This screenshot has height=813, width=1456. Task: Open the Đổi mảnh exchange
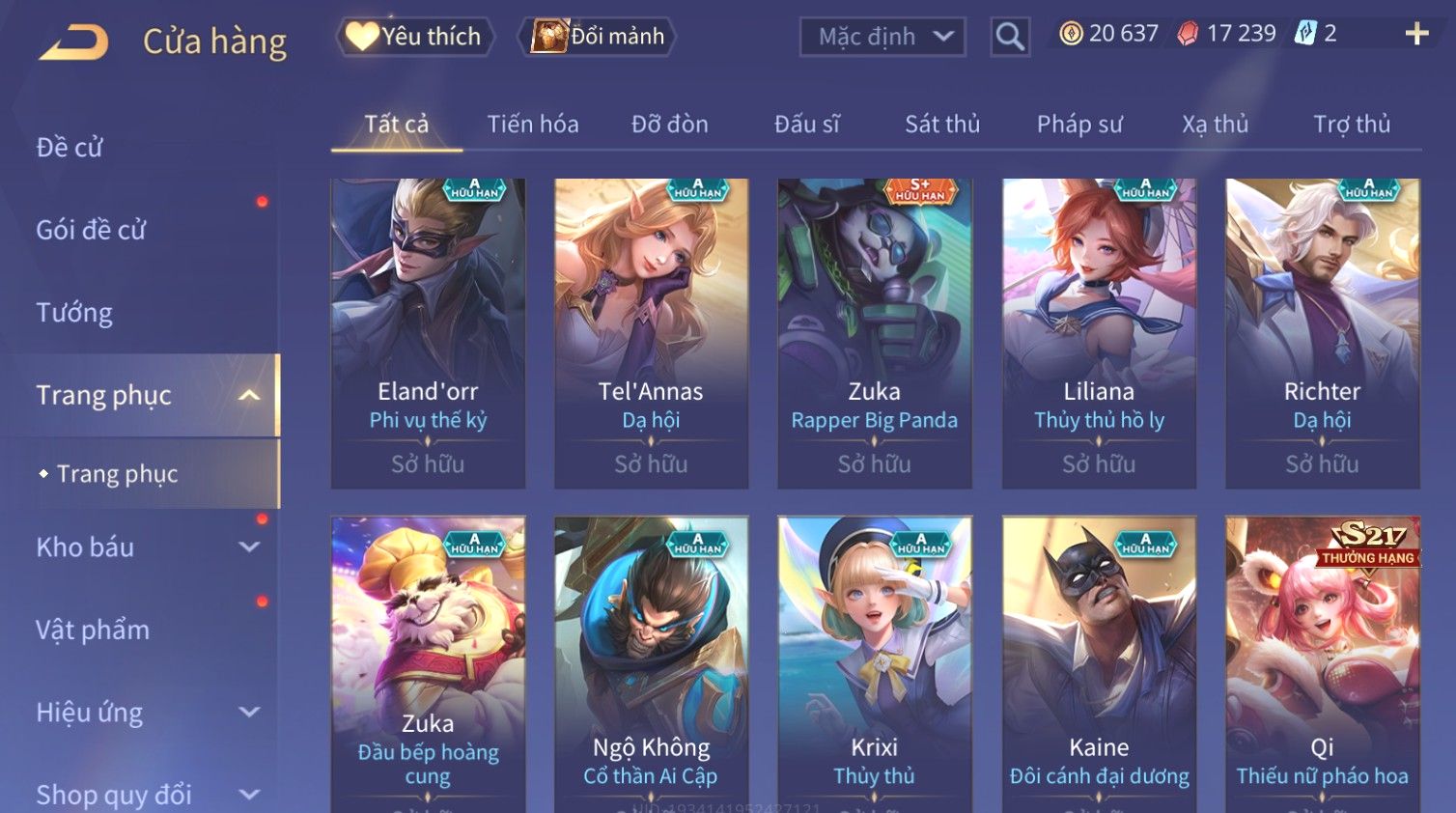(599, 37)
